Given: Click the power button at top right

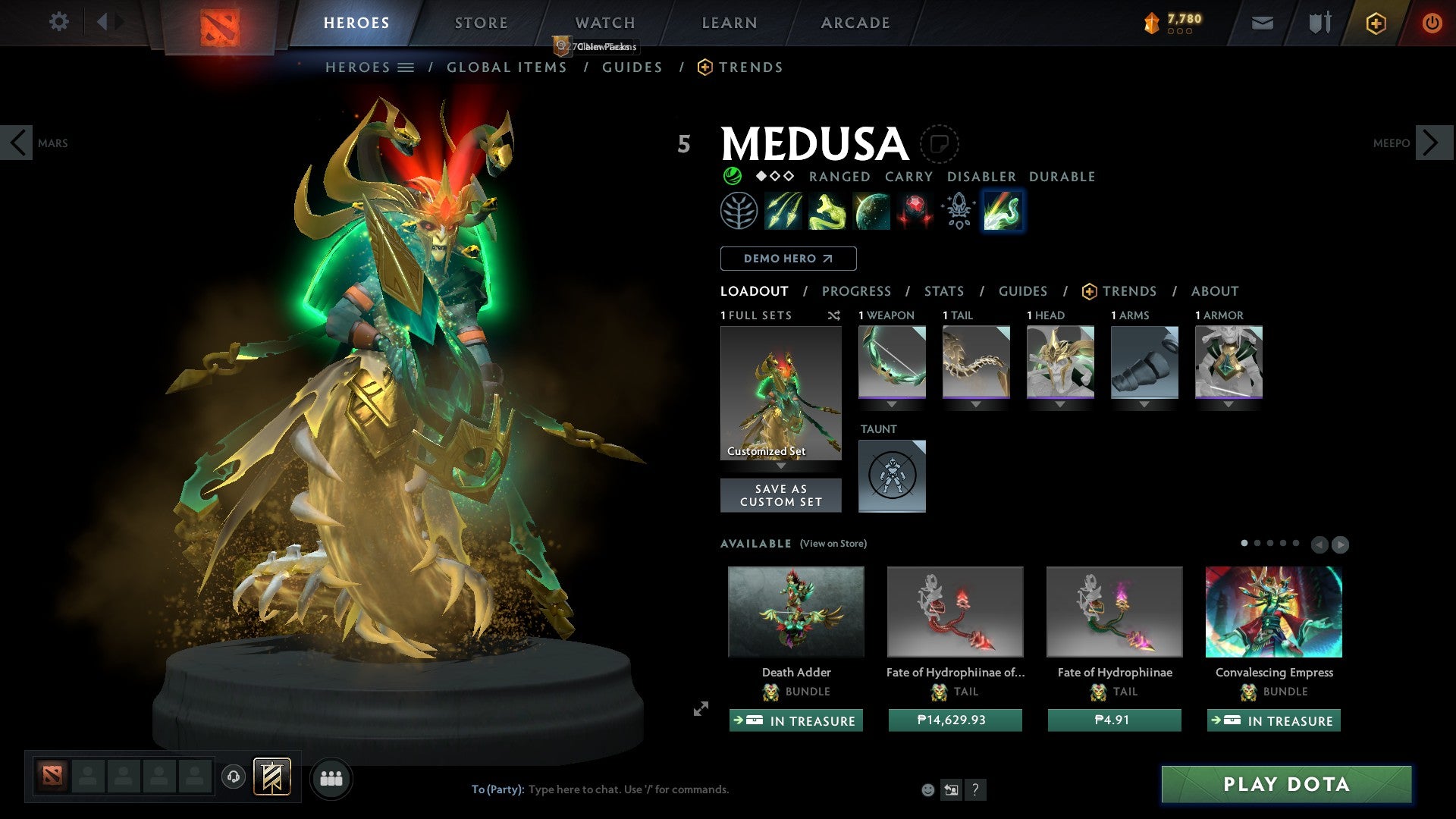Looking at the screenshot, I should pos(1432,23).
